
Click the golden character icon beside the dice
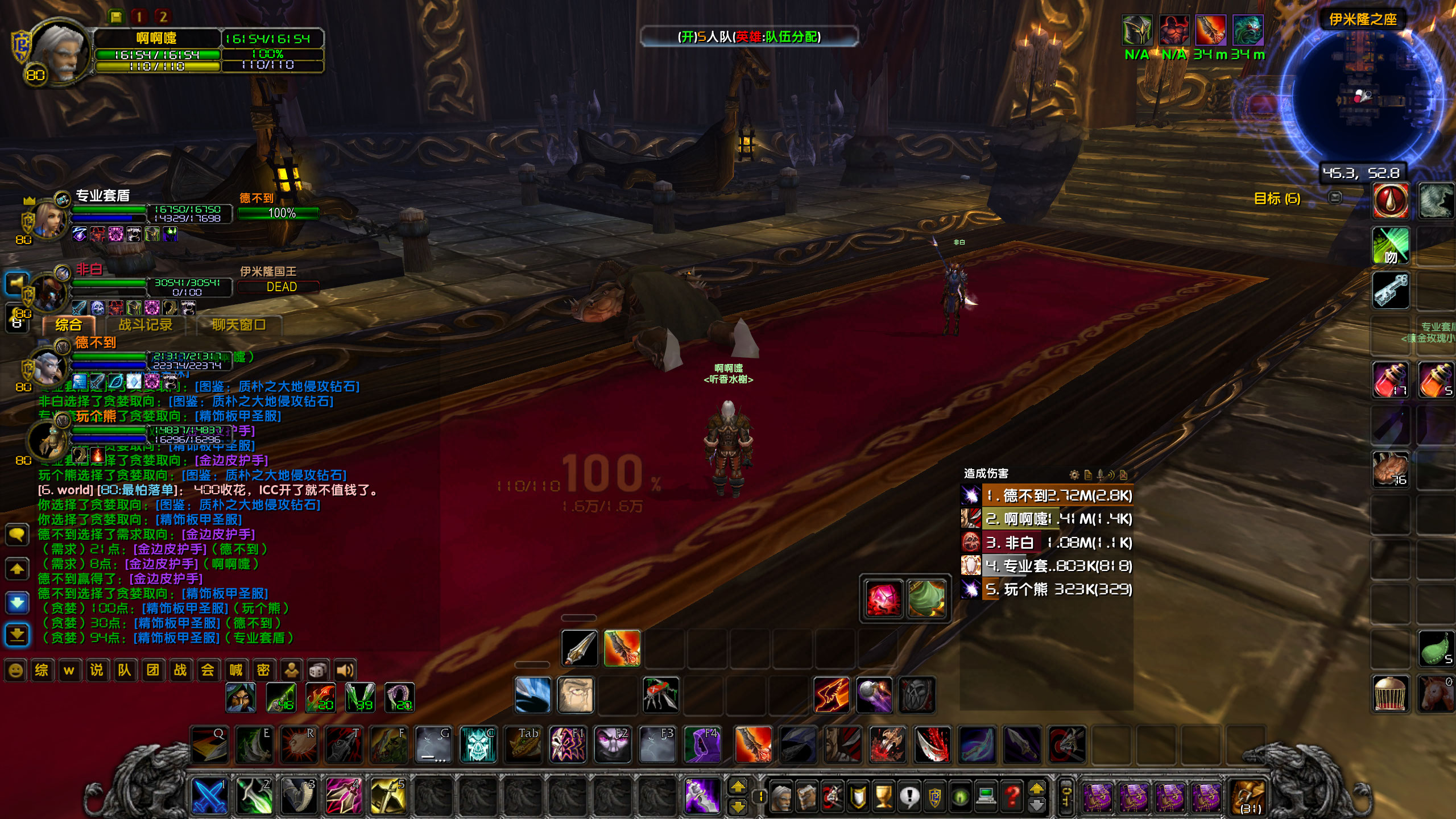pos(291,670)
